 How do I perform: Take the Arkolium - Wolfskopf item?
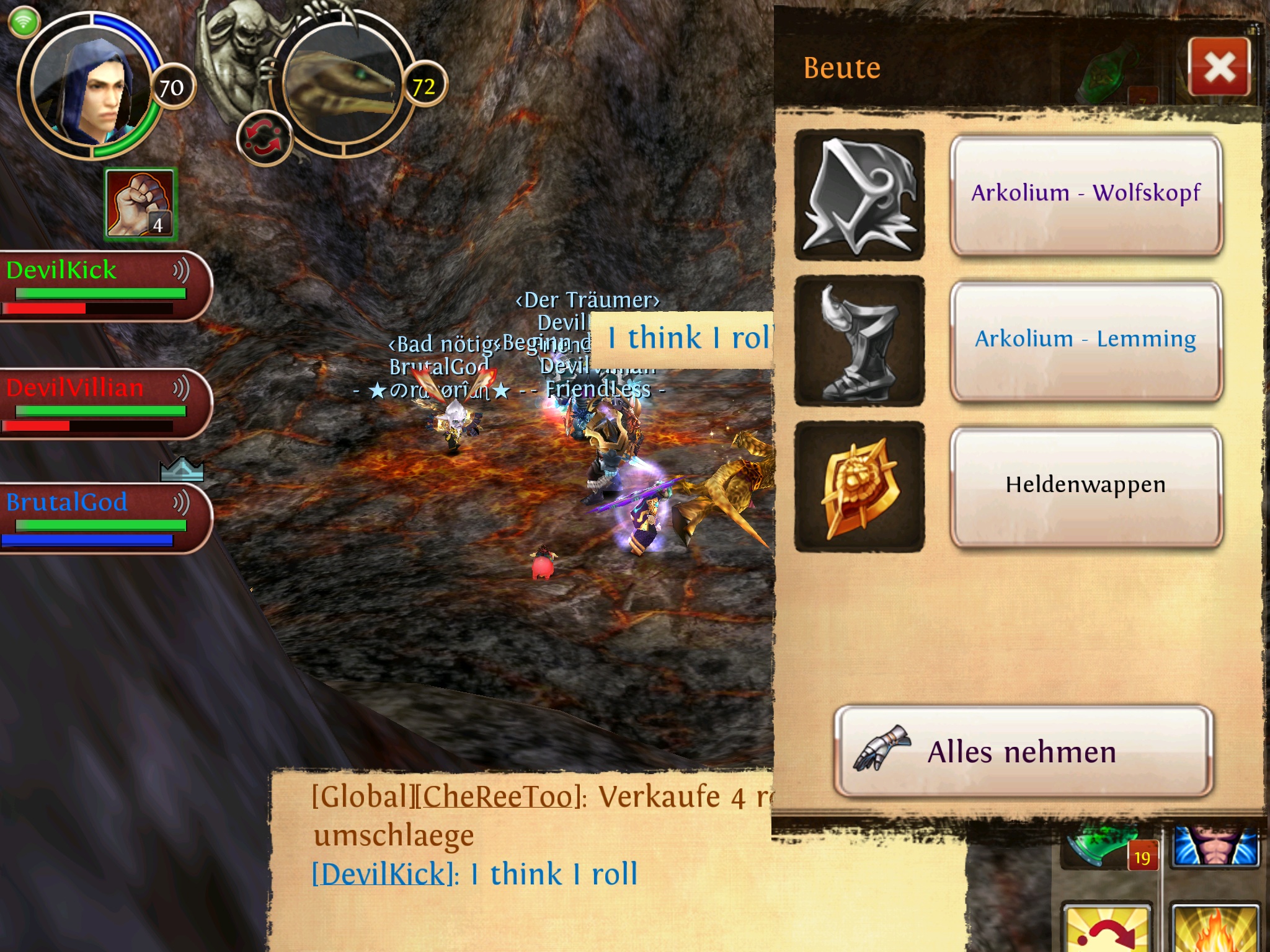[1085, 194]
